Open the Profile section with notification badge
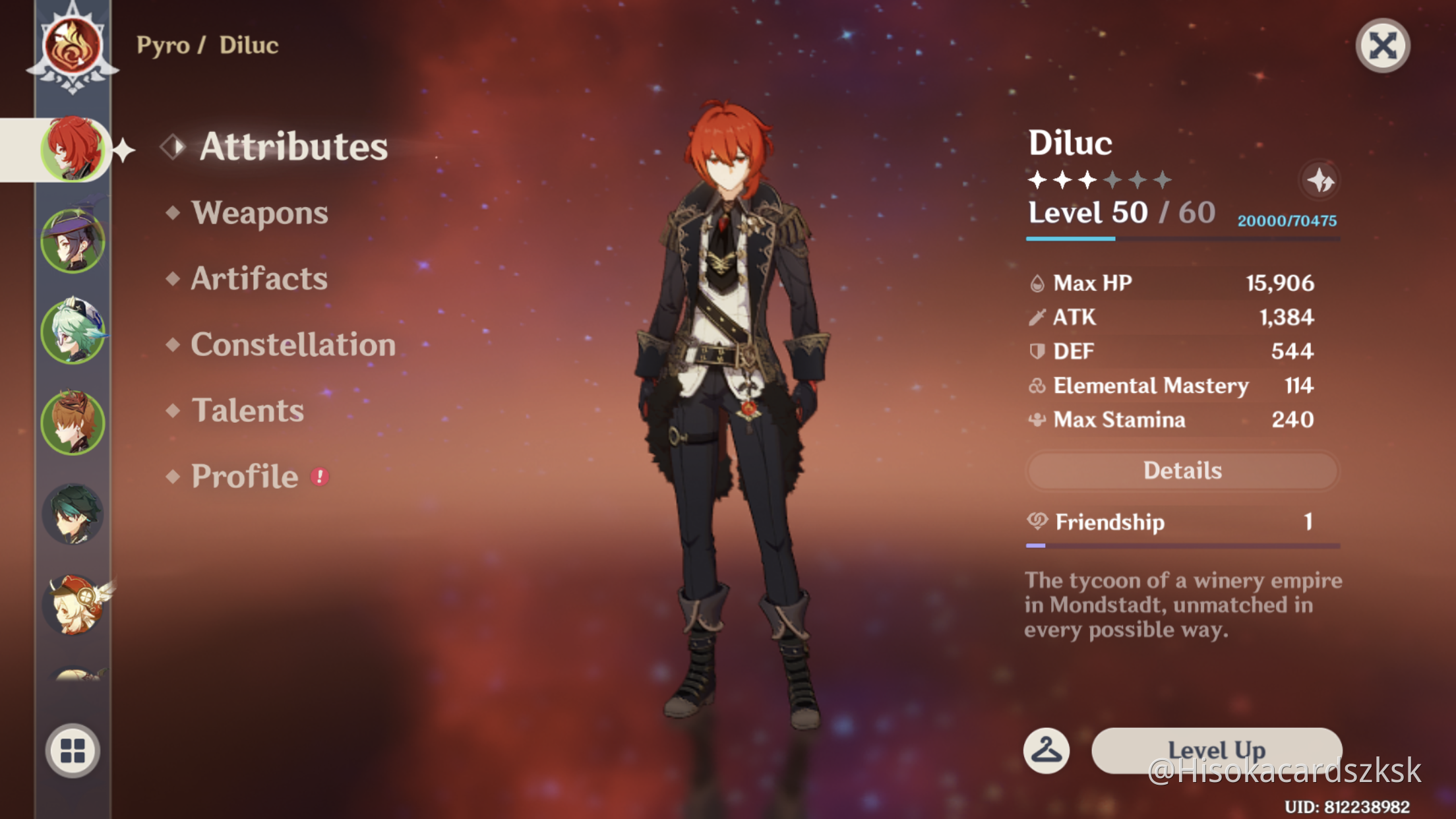The width and height of the screenshot is (1456, 819). pyautogui.click(x=244, y=476)
